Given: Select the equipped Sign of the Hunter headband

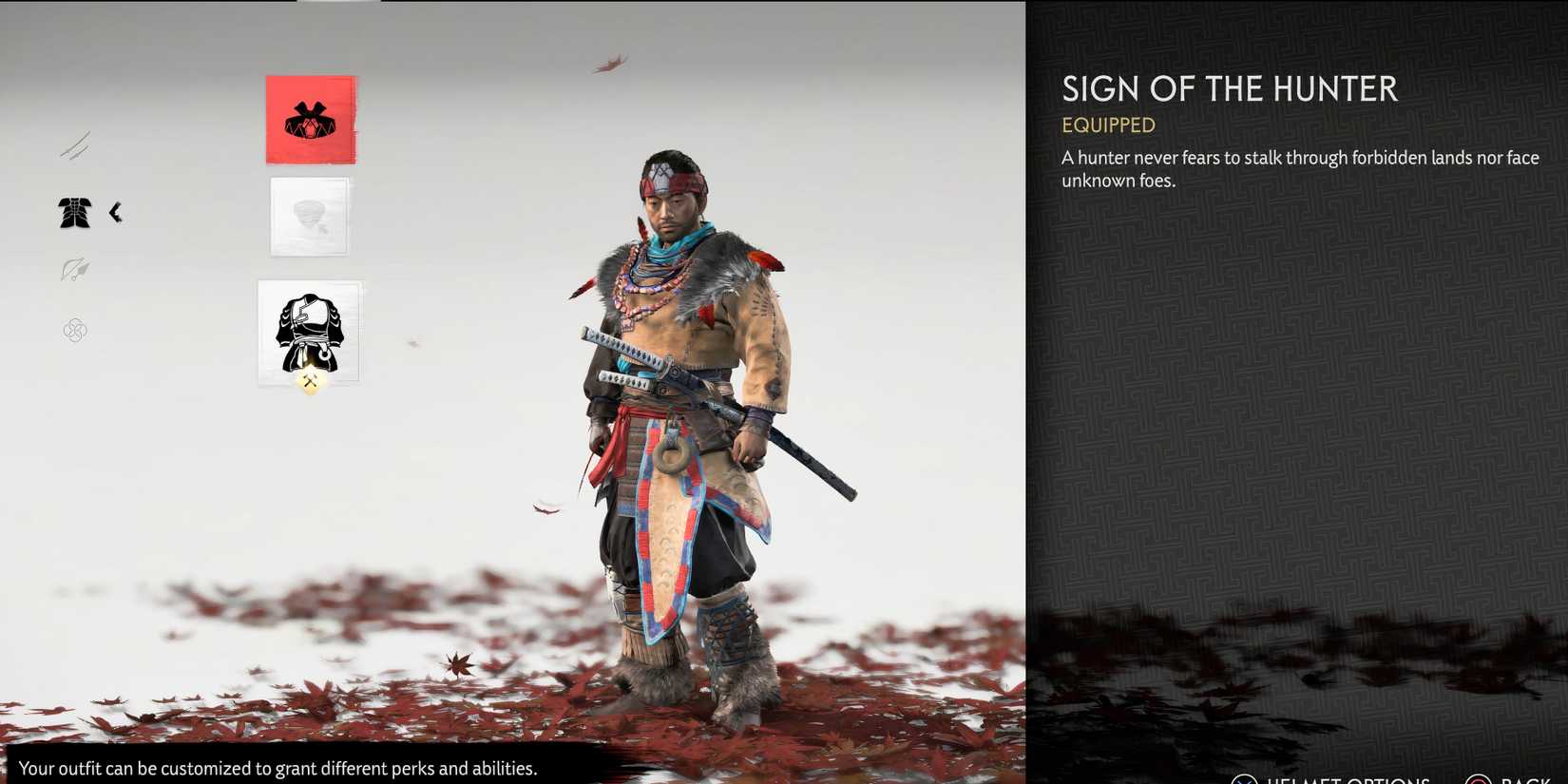Looking at the screenshot, I should coord(310,118).
